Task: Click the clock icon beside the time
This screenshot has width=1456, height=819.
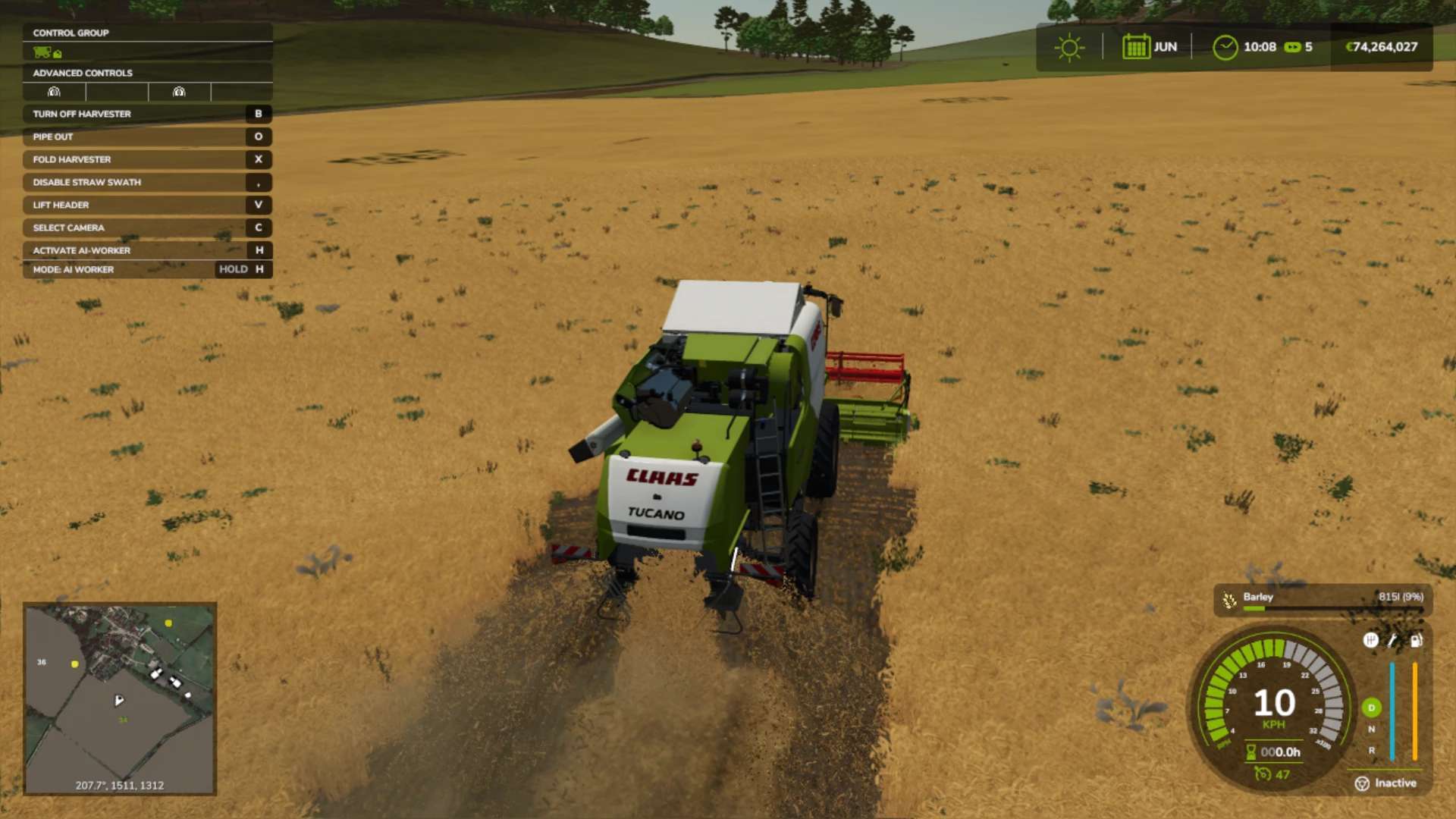Action: pos(1225,48)
